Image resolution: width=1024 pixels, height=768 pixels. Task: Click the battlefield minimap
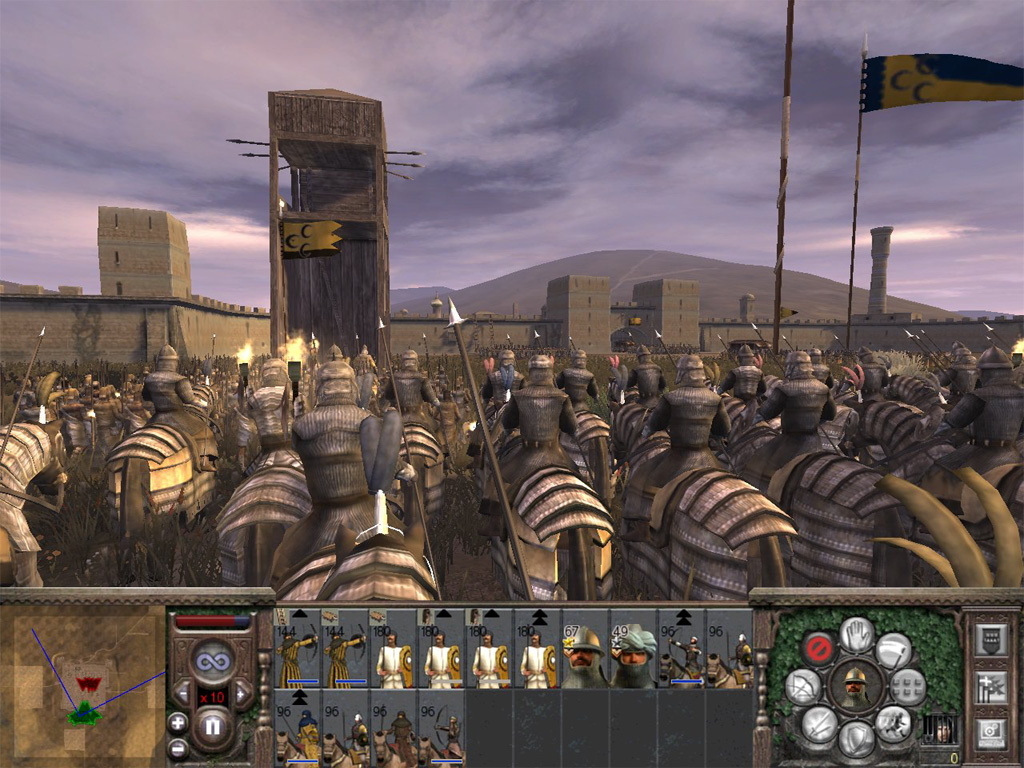[x=84, y=680]
